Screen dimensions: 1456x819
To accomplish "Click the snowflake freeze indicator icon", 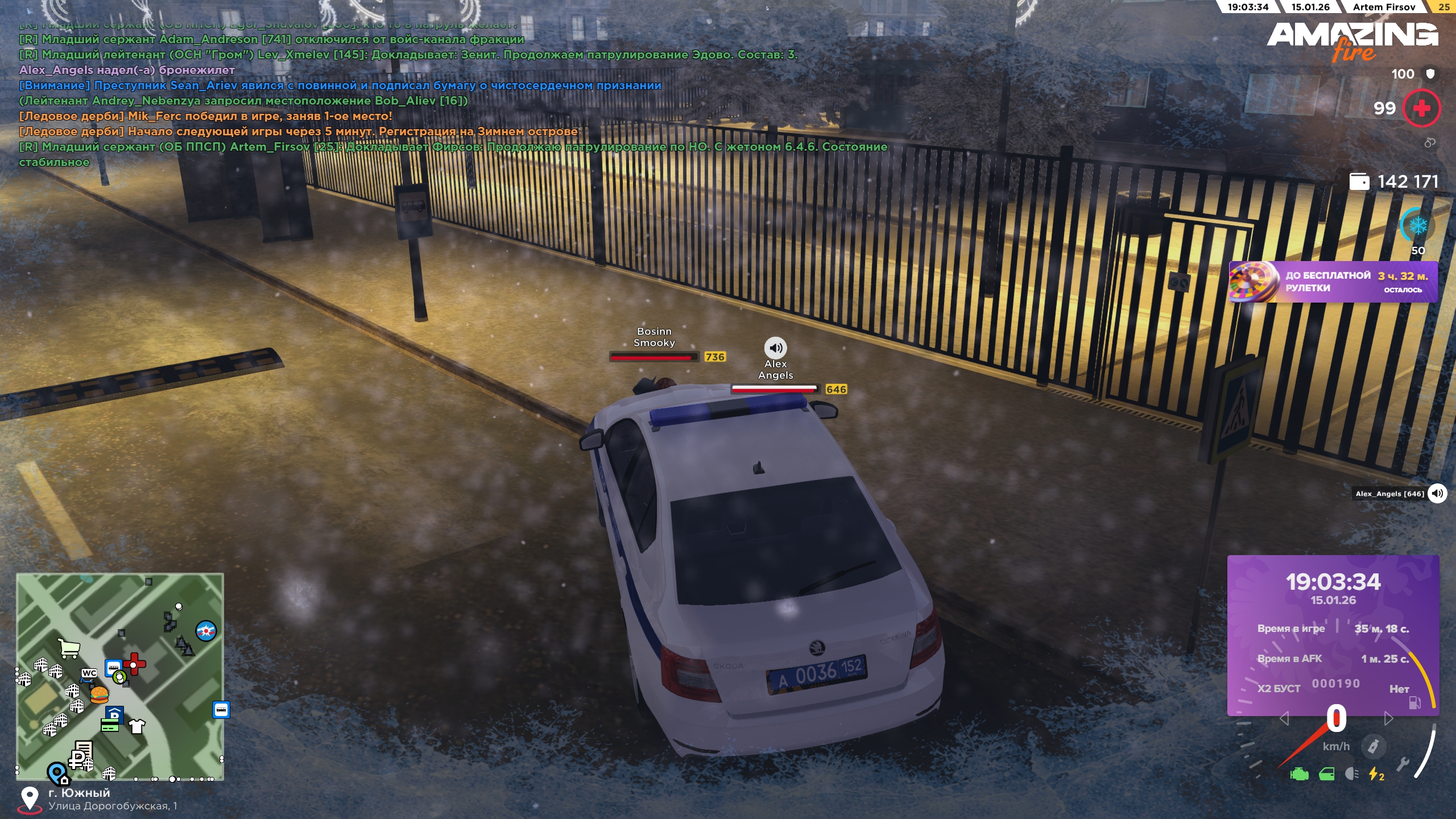I will click(x=1418, y=226).
